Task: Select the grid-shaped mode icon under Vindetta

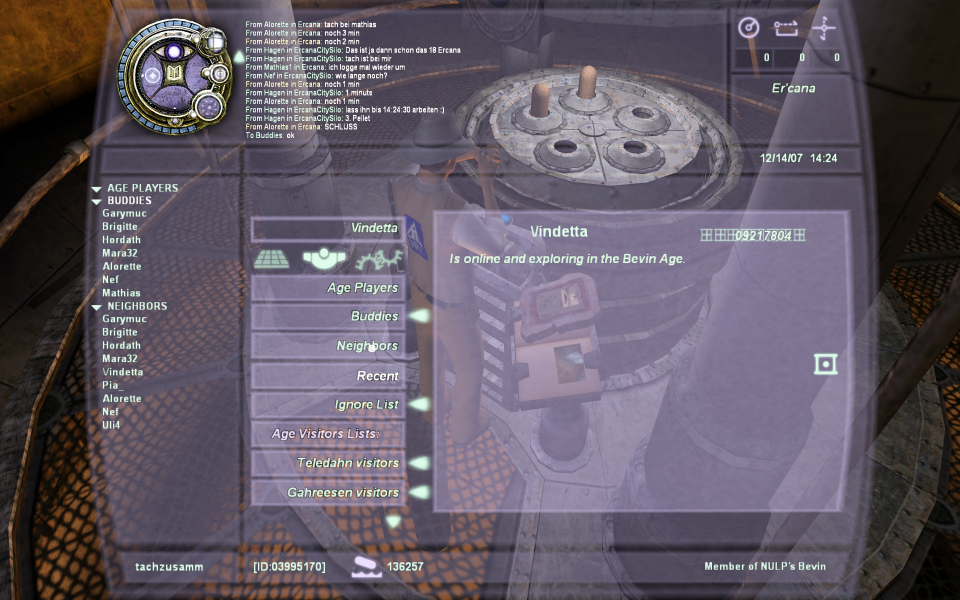Action: coord(271,259)
